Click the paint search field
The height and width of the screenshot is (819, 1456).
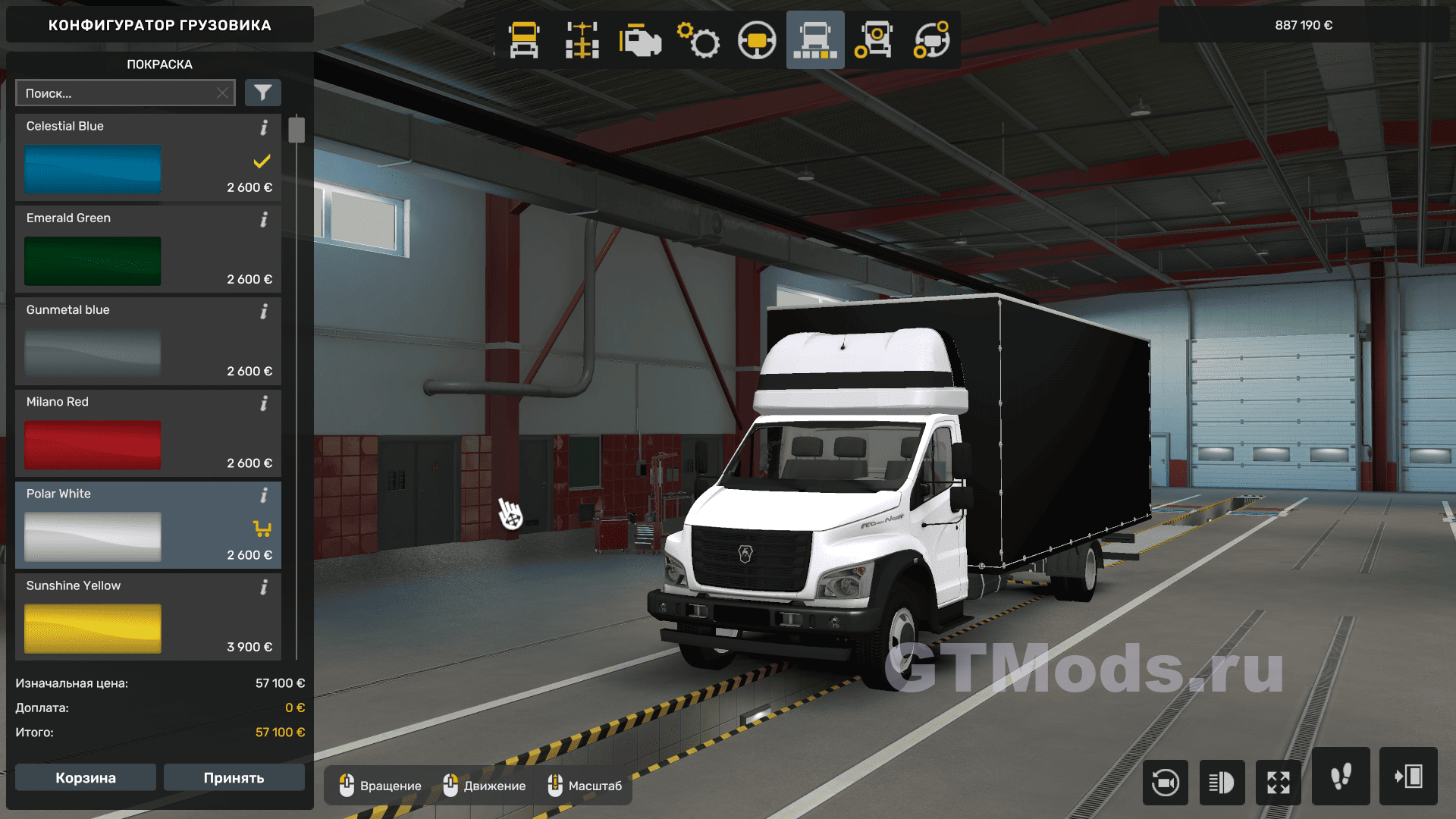(118, 93)
